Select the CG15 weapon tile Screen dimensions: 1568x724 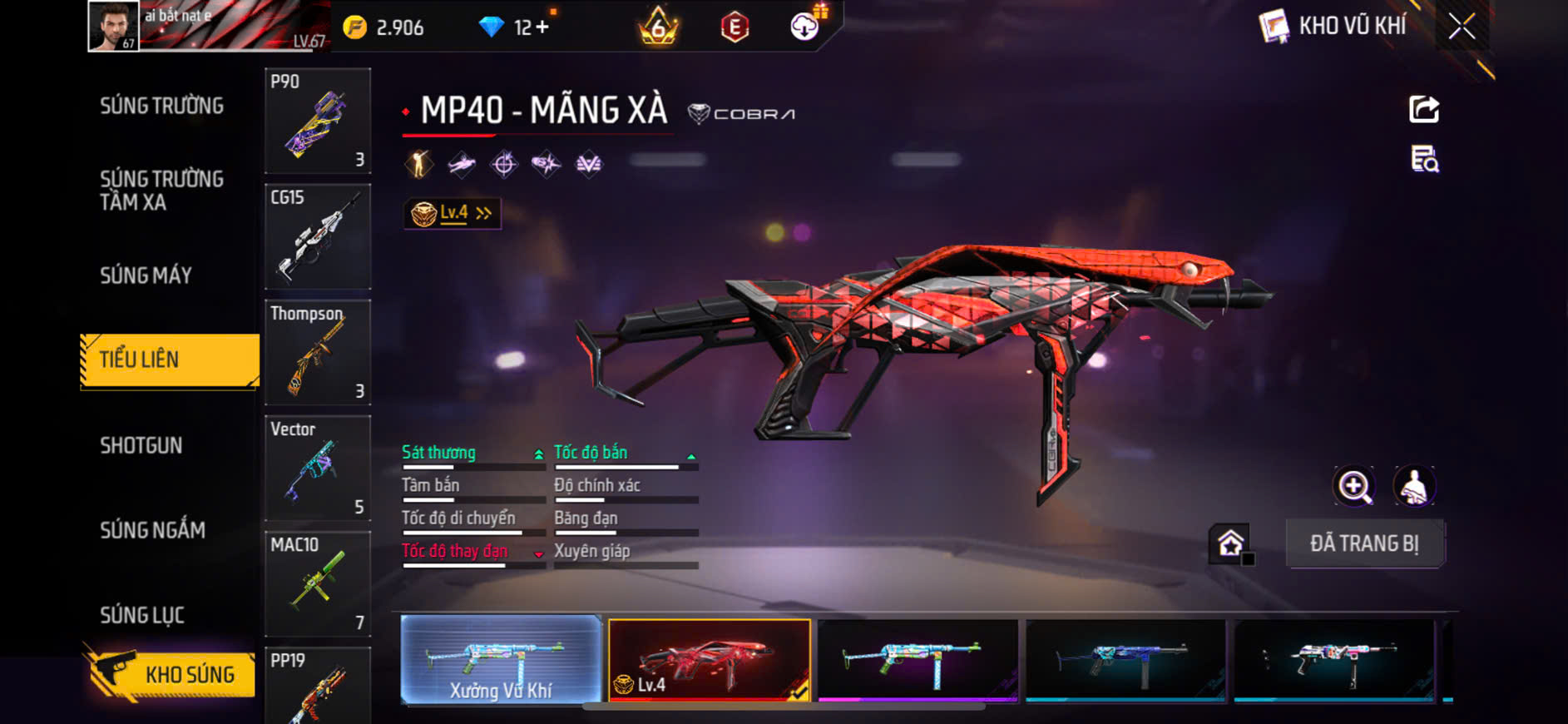pos(317,236)
